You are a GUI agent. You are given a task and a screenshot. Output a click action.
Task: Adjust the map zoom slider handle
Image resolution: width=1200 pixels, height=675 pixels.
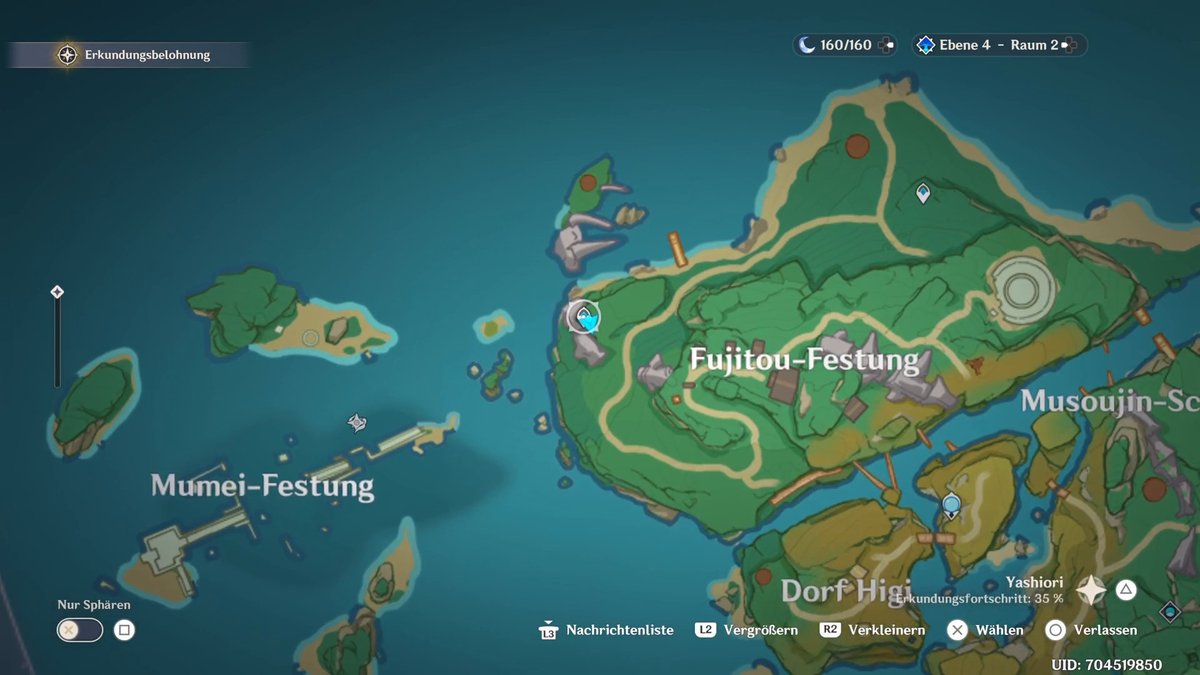click(x=57, y=292)
